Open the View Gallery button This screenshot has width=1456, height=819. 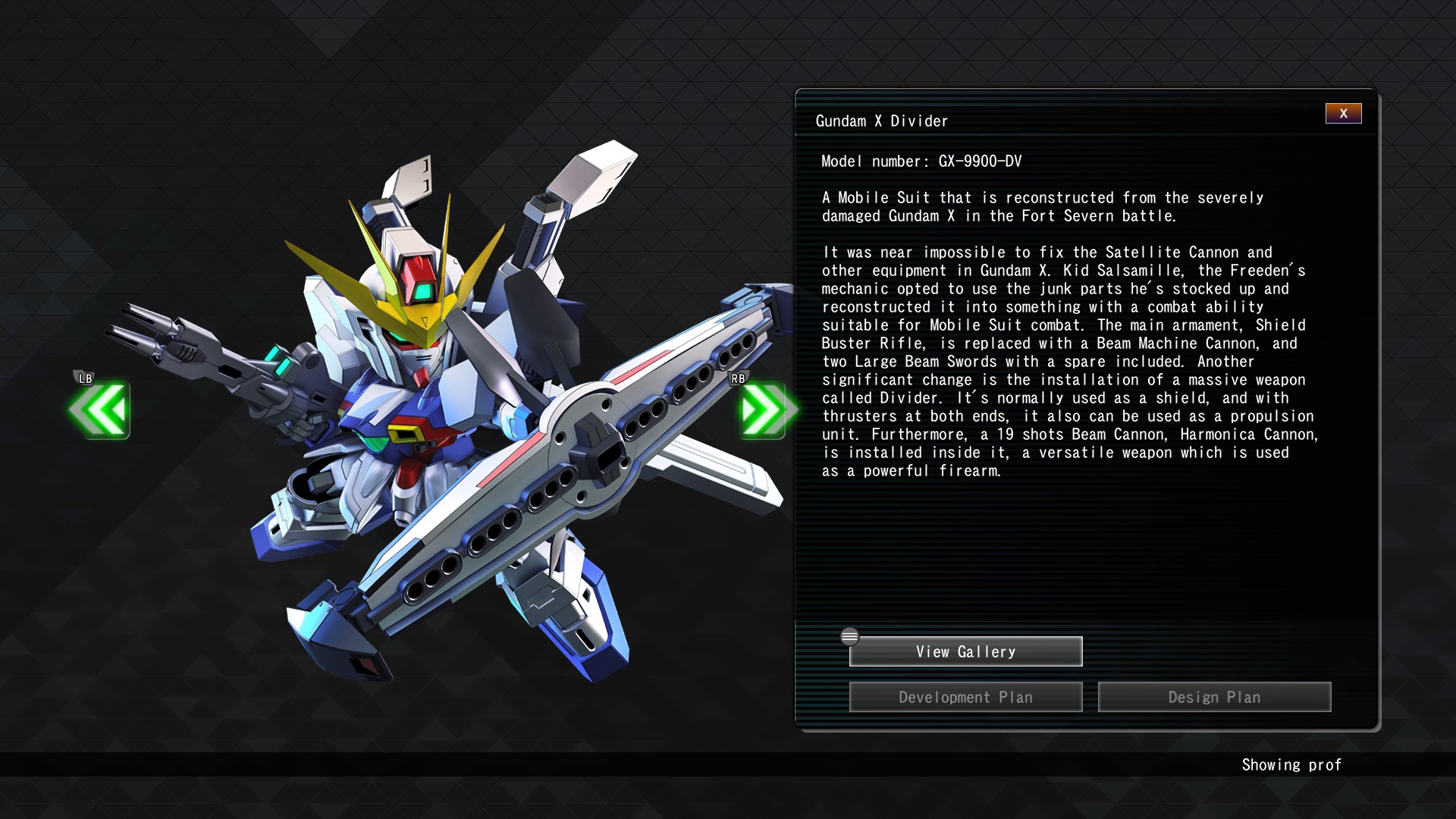(965, 651)
